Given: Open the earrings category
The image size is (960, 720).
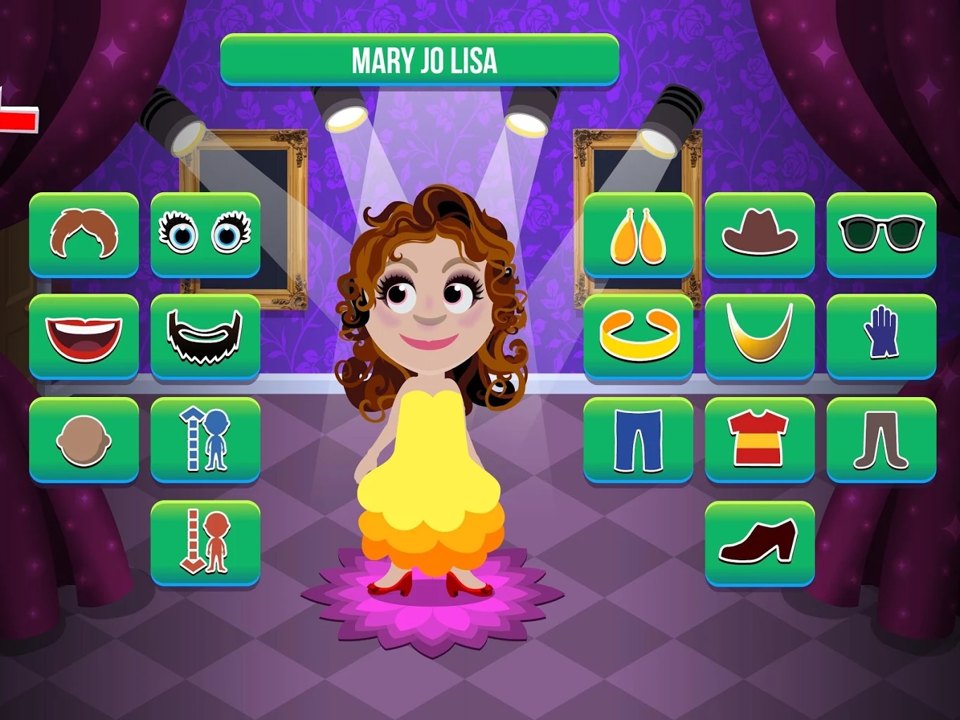Looking at the screenshot, I should point(638,234).
